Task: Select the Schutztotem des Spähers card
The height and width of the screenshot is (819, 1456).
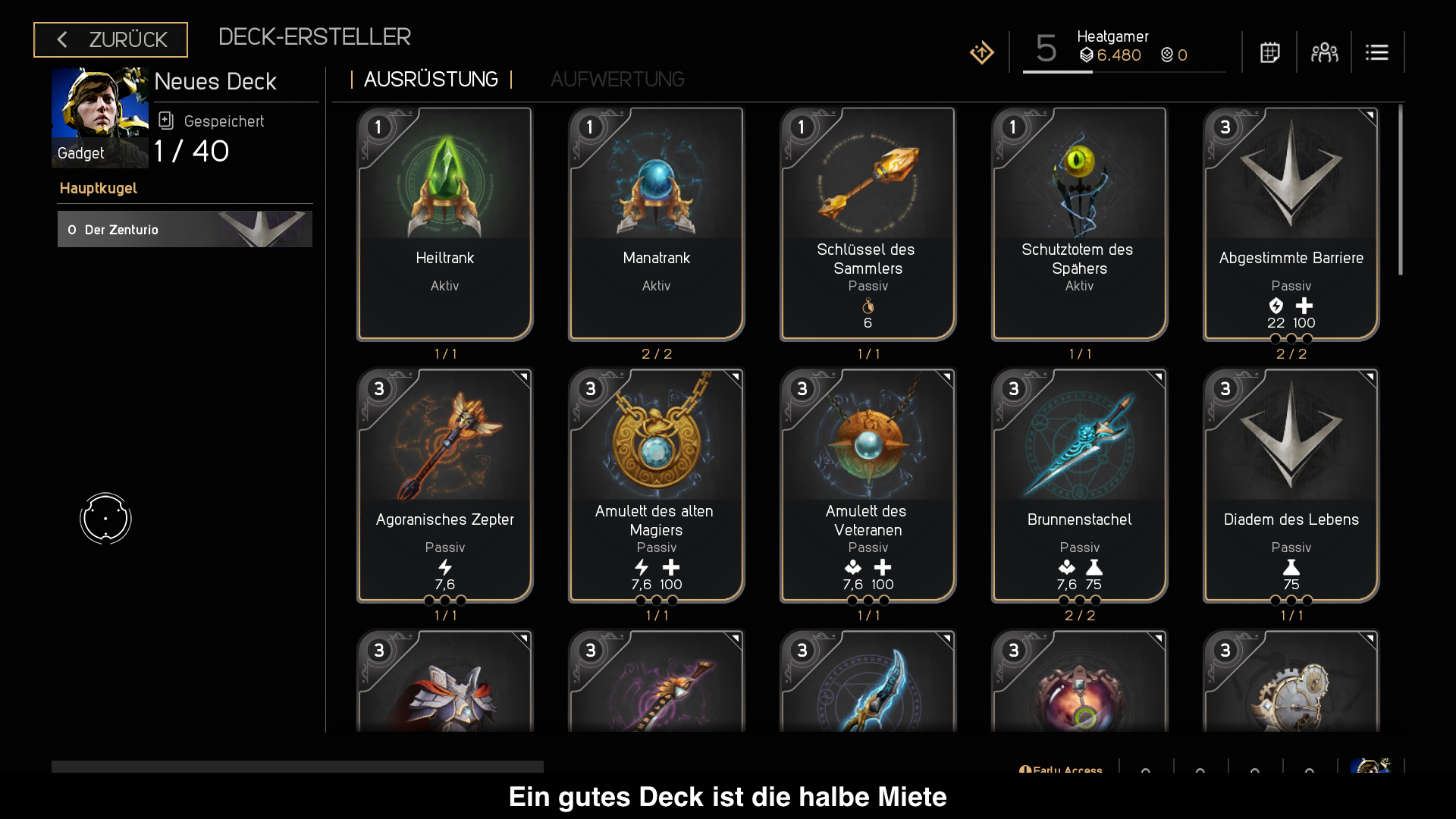Action: [1079, 223]
